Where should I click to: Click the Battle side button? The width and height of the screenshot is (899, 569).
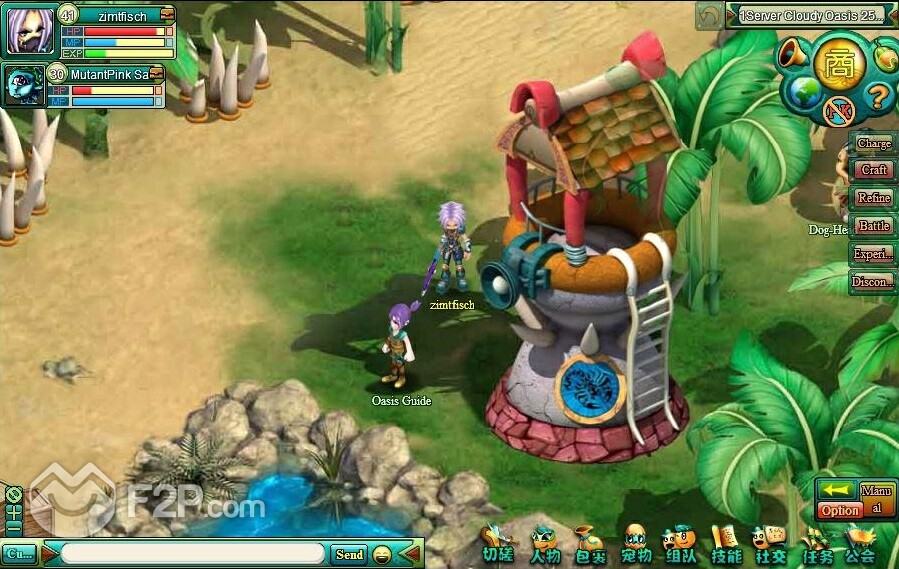pos(873,226)
